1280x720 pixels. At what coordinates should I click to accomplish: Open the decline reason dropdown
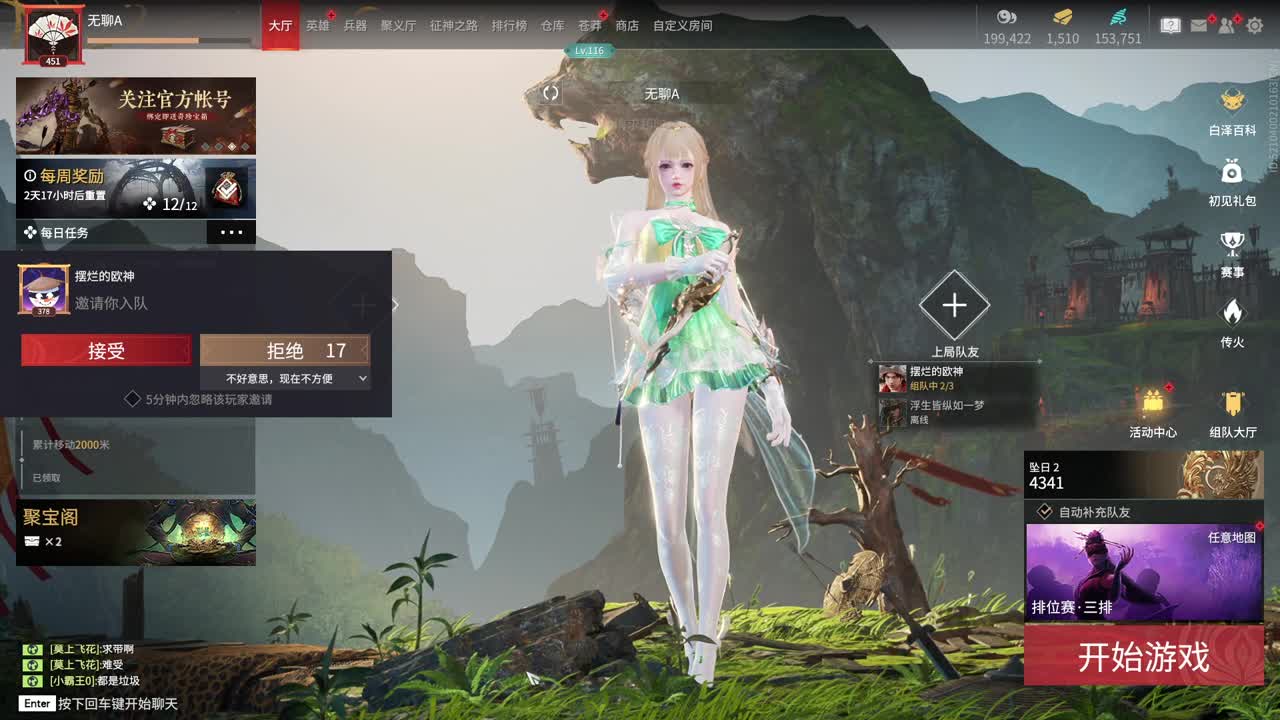coord(285,379)
